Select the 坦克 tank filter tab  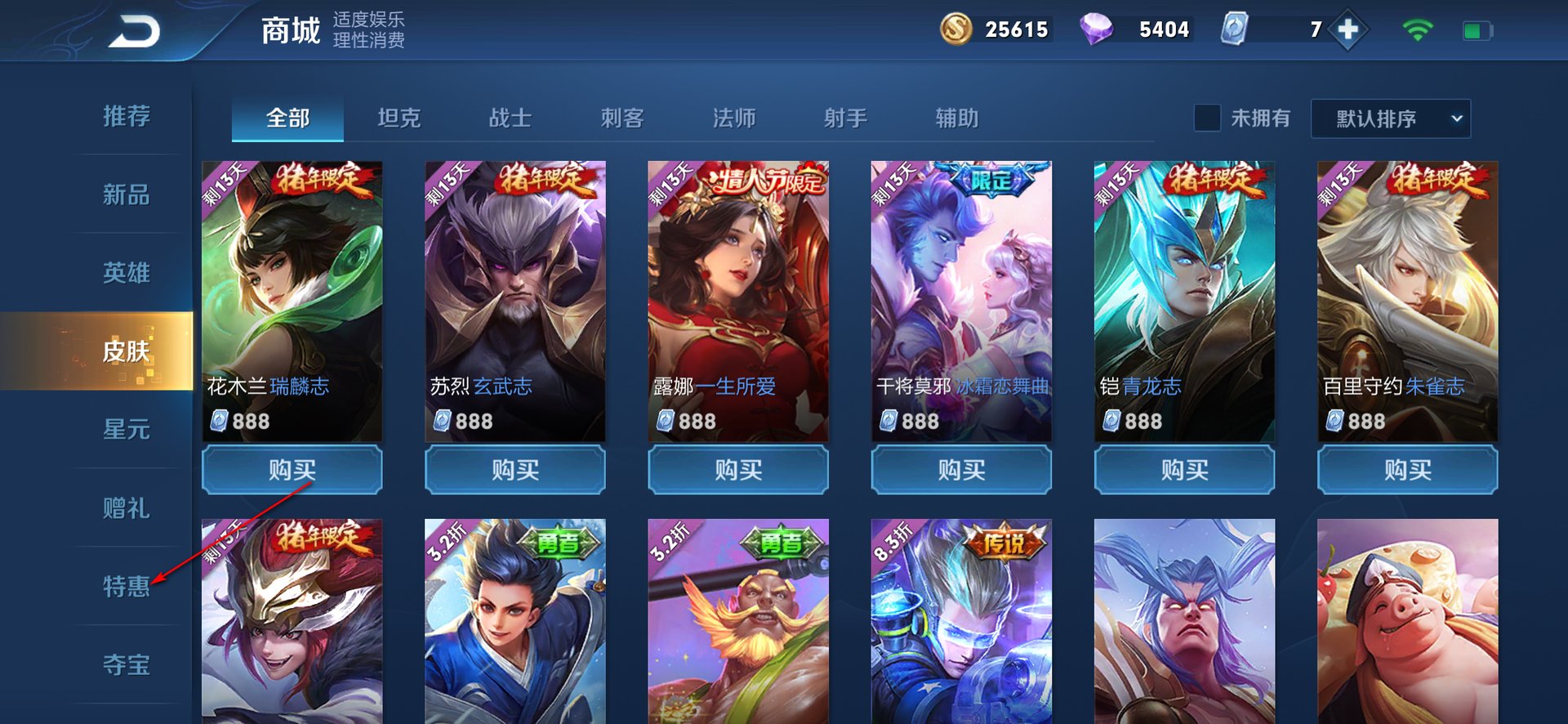tap(399, 118)
